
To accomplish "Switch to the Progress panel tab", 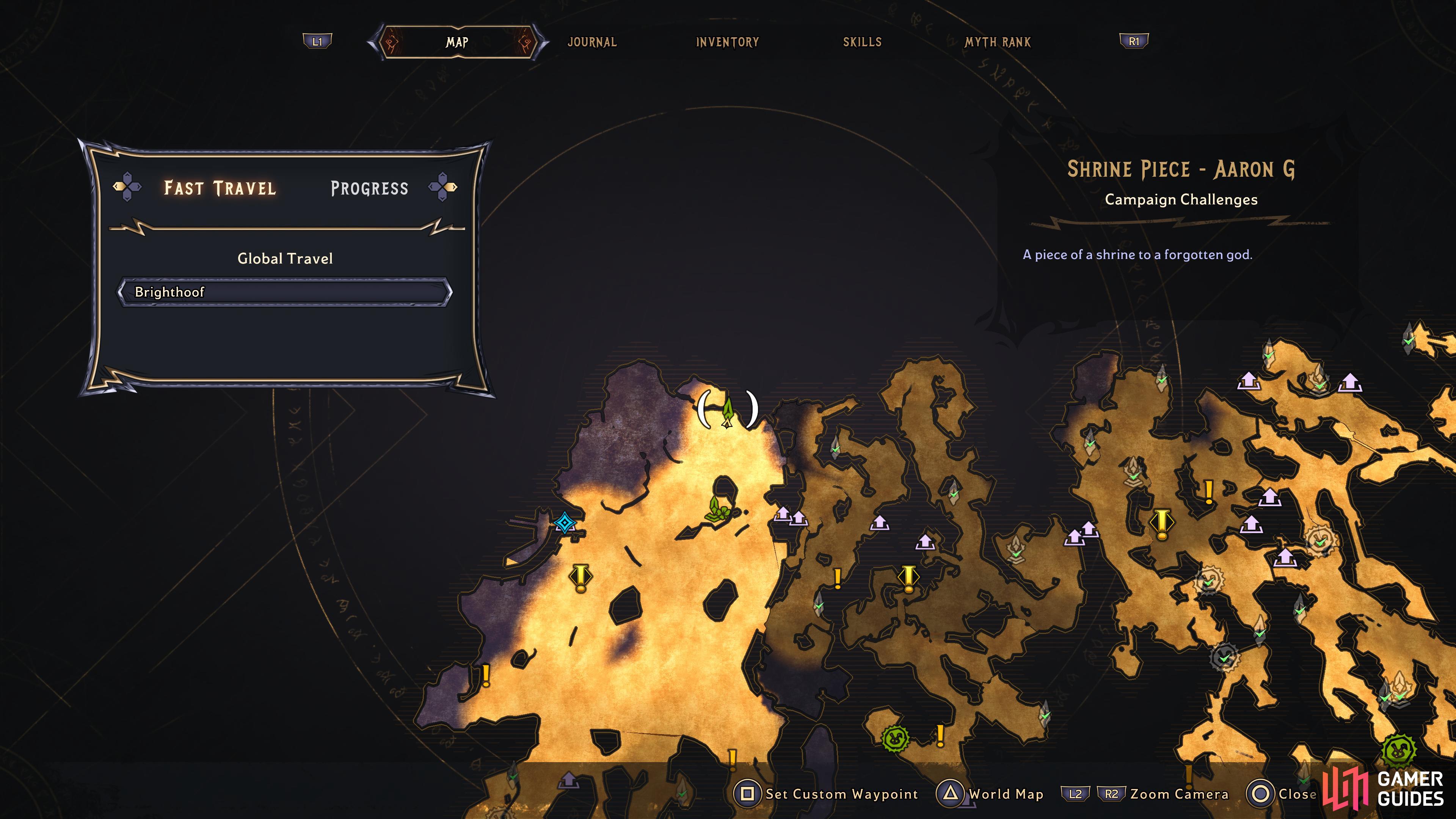I will point(369,188).
